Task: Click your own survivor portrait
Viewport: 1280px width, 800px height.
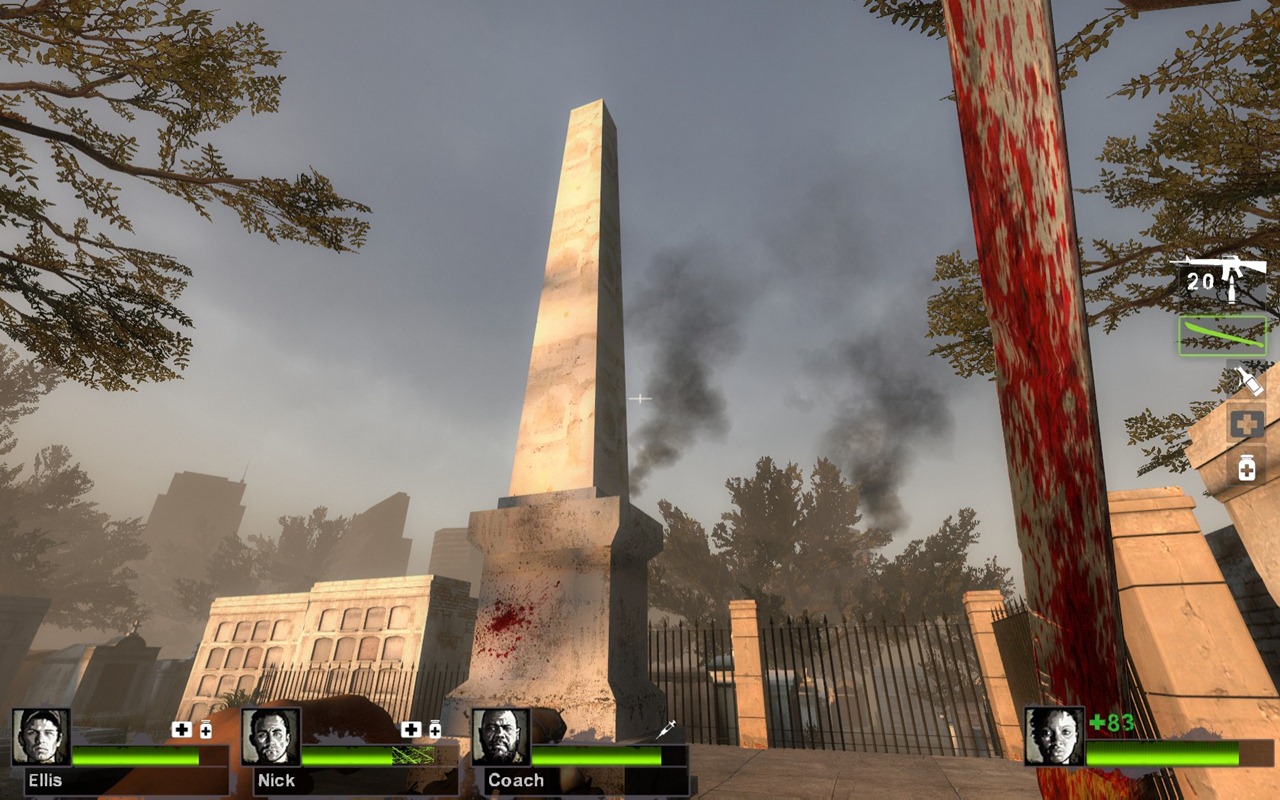Action: point(1054,737)
